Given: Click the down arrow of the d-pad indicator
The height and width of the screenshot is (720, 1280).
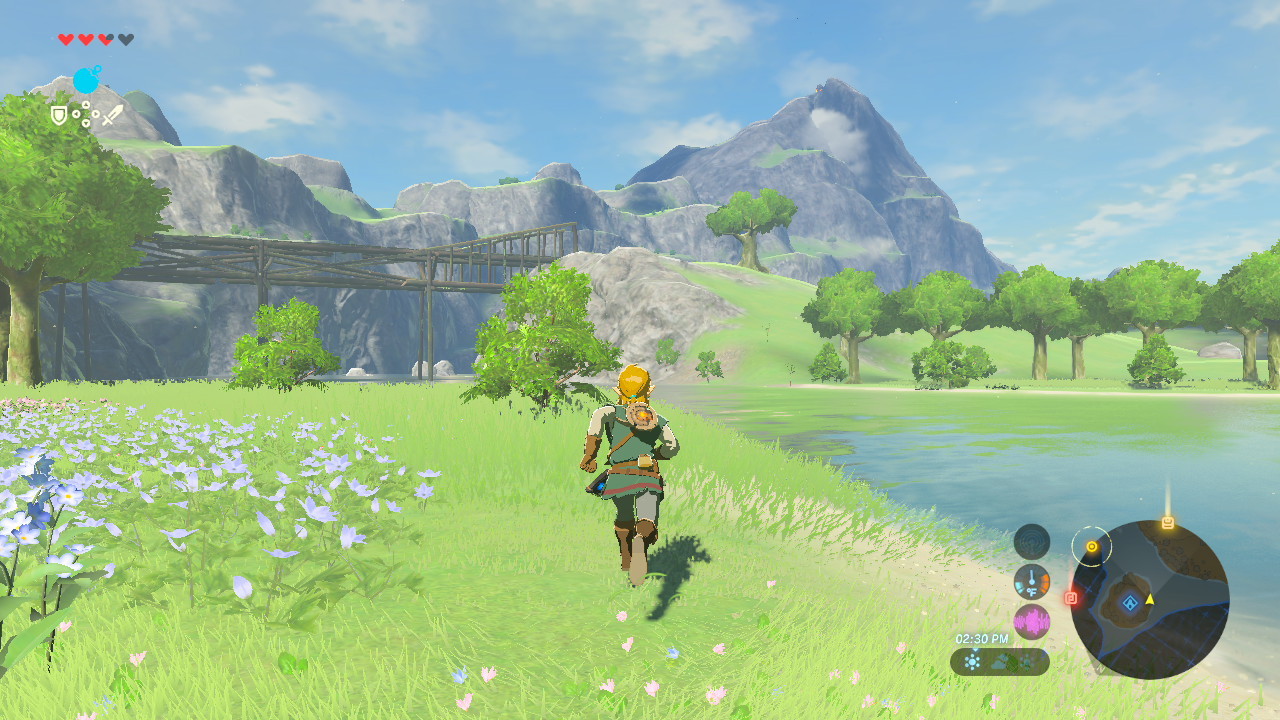Looking at the screenshot, I should point(85,123).
